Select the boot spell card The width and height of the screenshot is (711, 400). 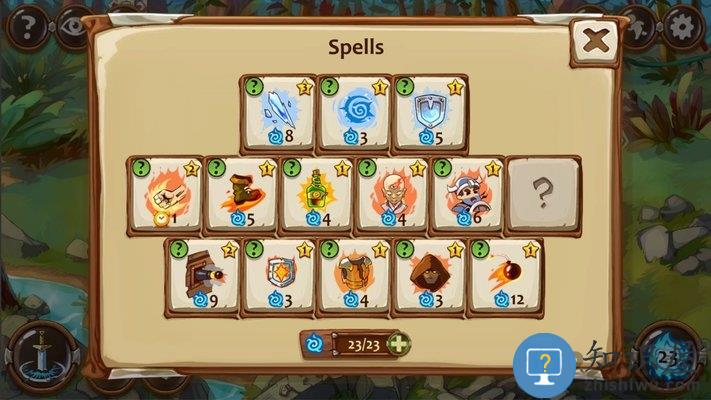tap(240, 194)
